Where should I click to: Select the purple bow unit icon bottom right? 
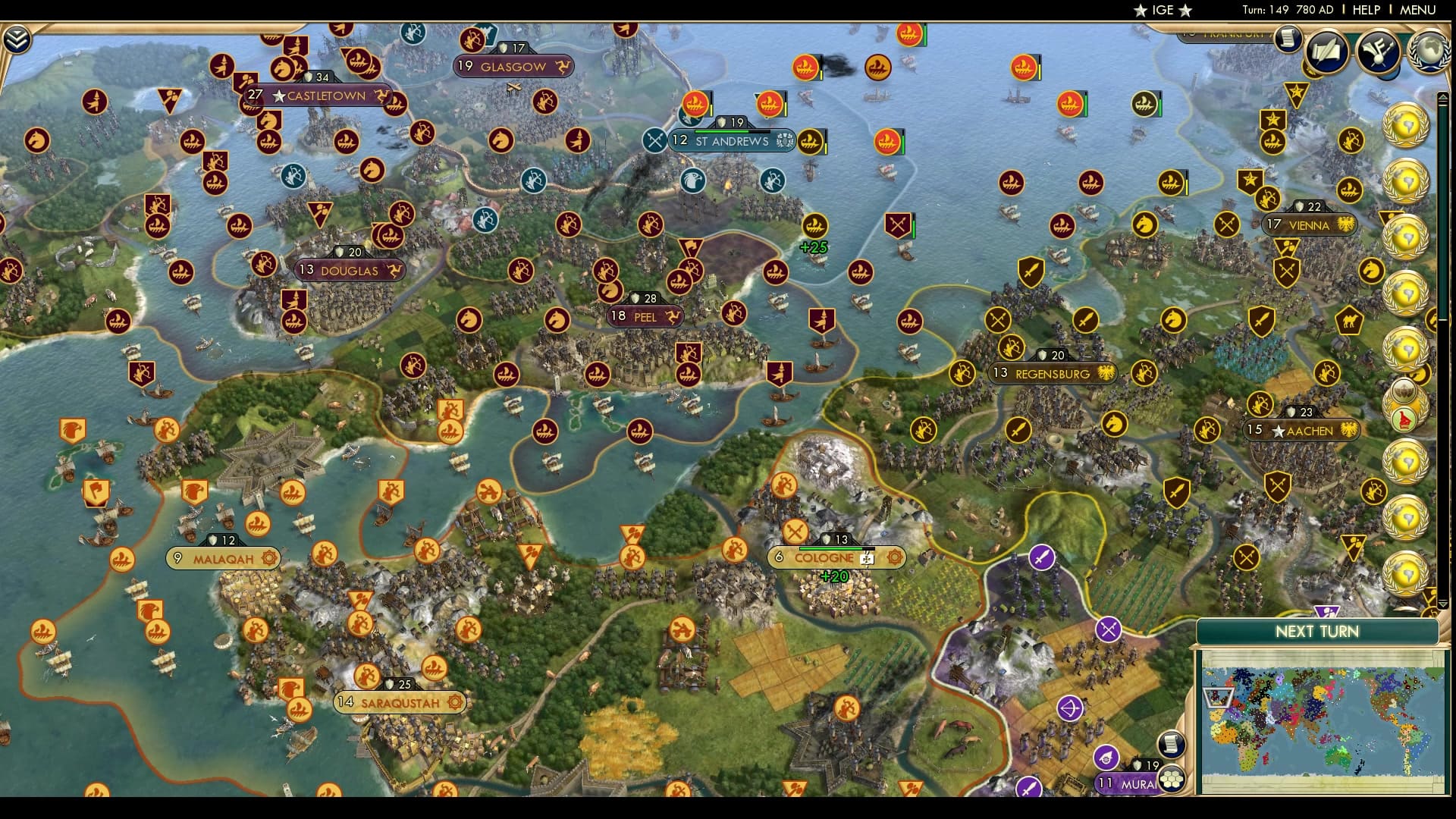[x=1069, y=708]
